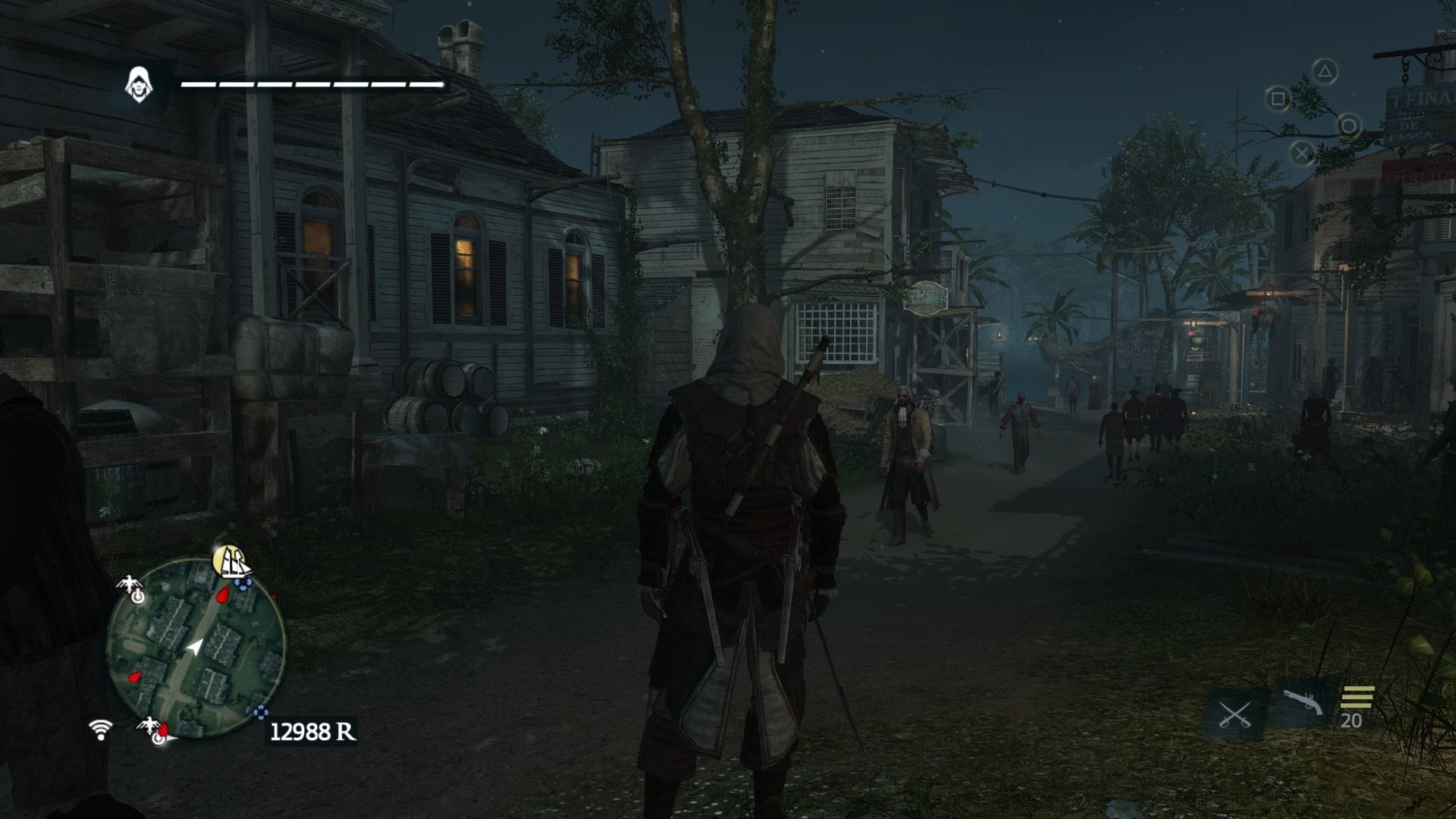Click the red enemy marker on the minimap
Screen dimensions: 1456x819
coord(220,594)
